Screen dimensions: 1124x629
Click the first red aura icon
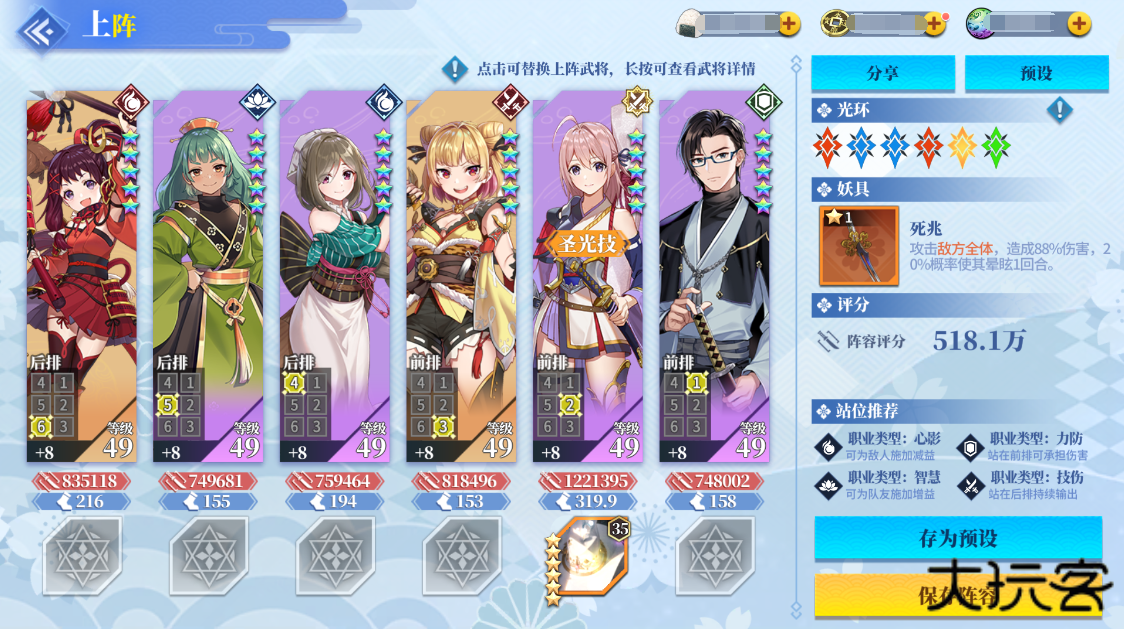828,148
